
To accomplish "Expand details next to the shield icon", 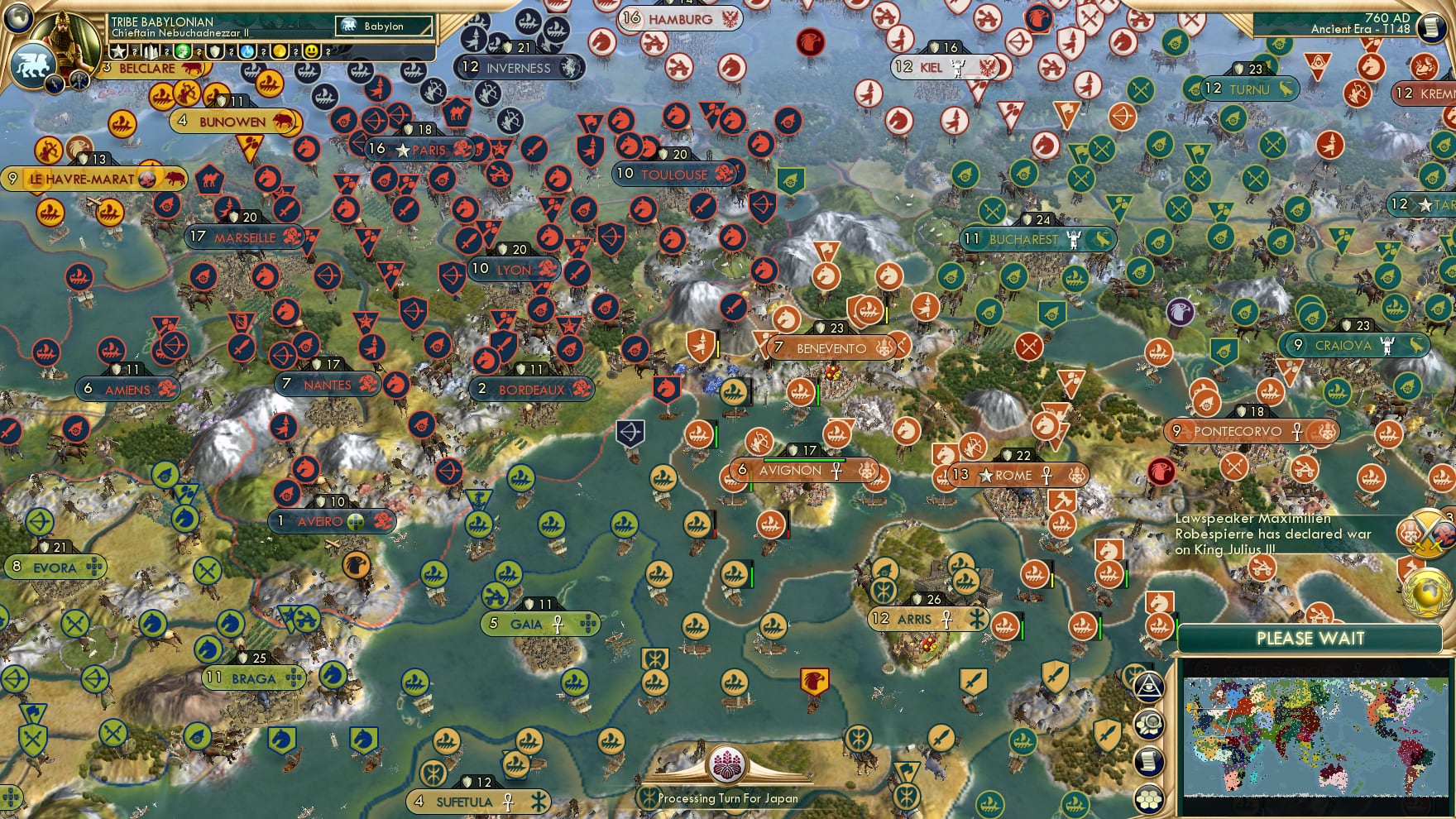I will pos(230,51).
